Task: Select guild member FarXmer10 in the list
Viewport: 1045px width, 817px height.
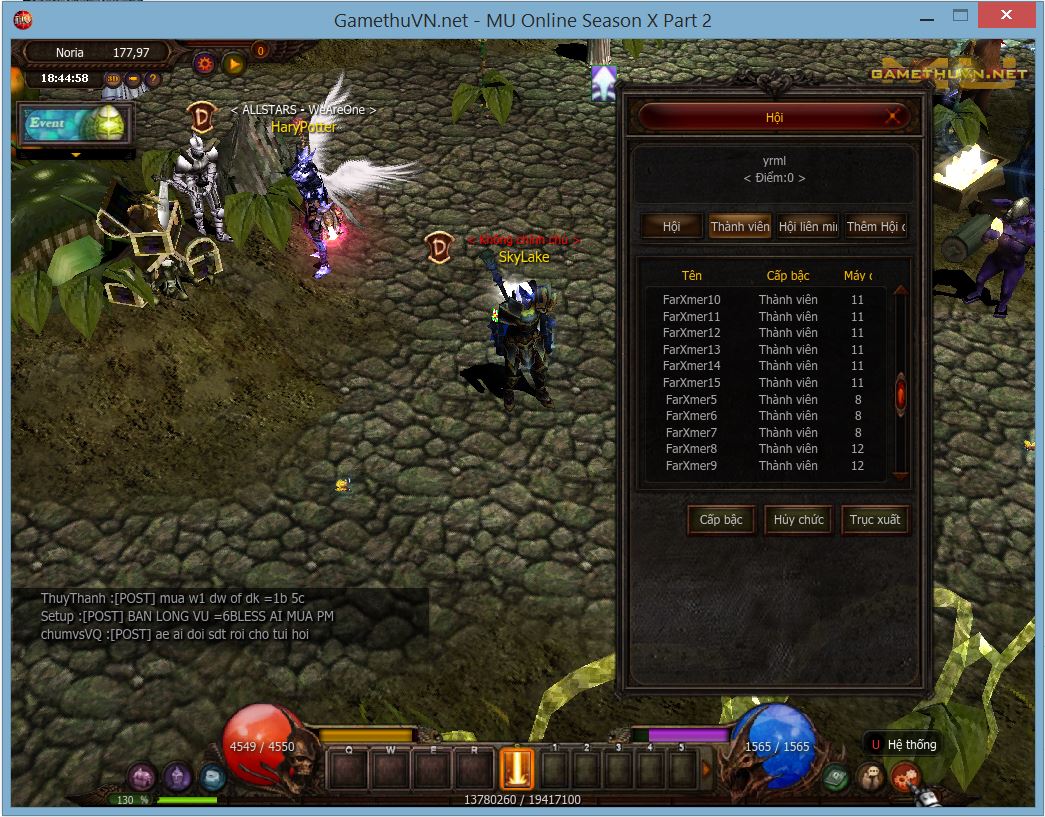Action: tap(691, 300)
